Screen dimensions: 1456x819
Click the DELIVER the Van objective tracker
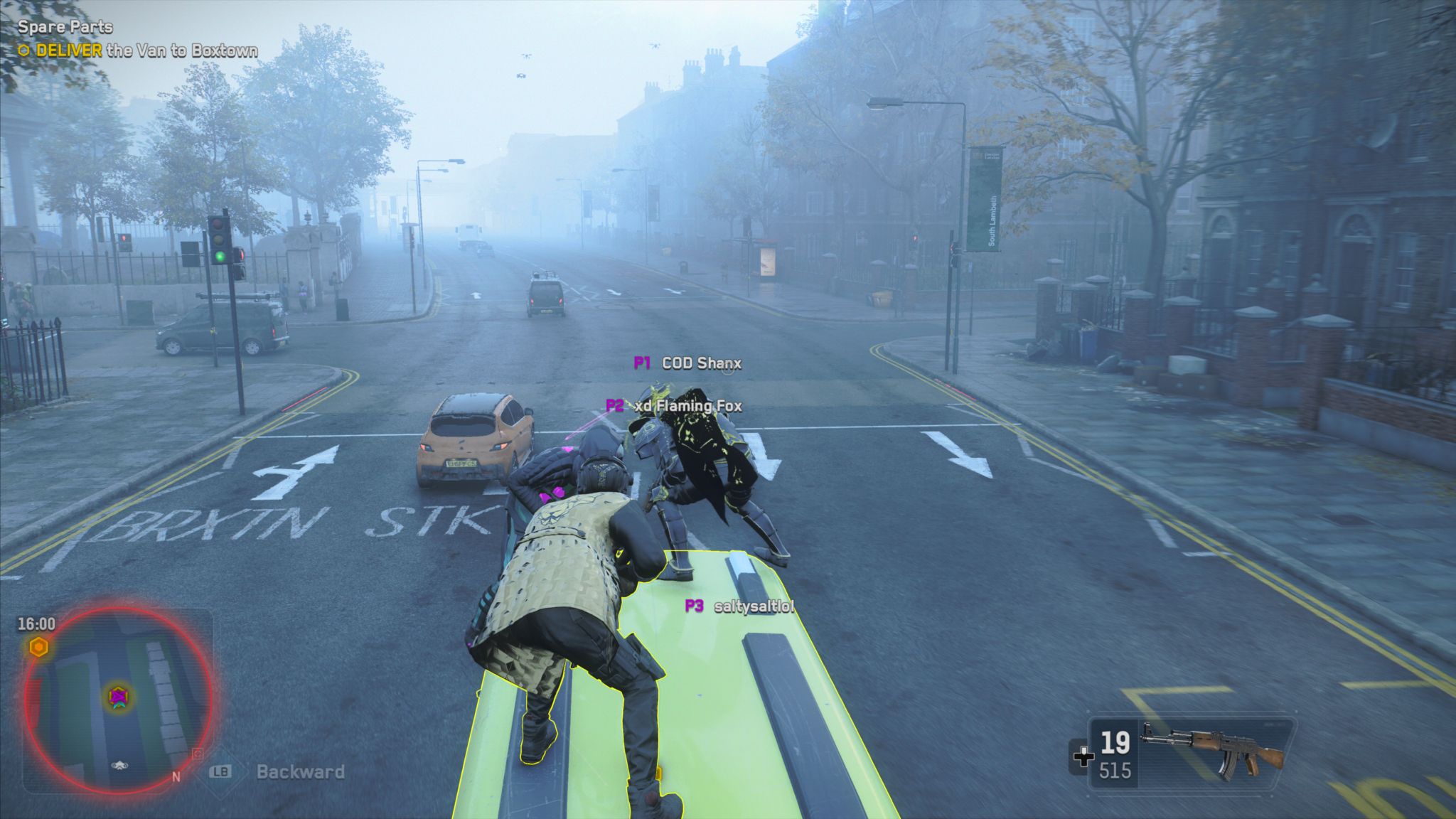(x=138, y=50)
